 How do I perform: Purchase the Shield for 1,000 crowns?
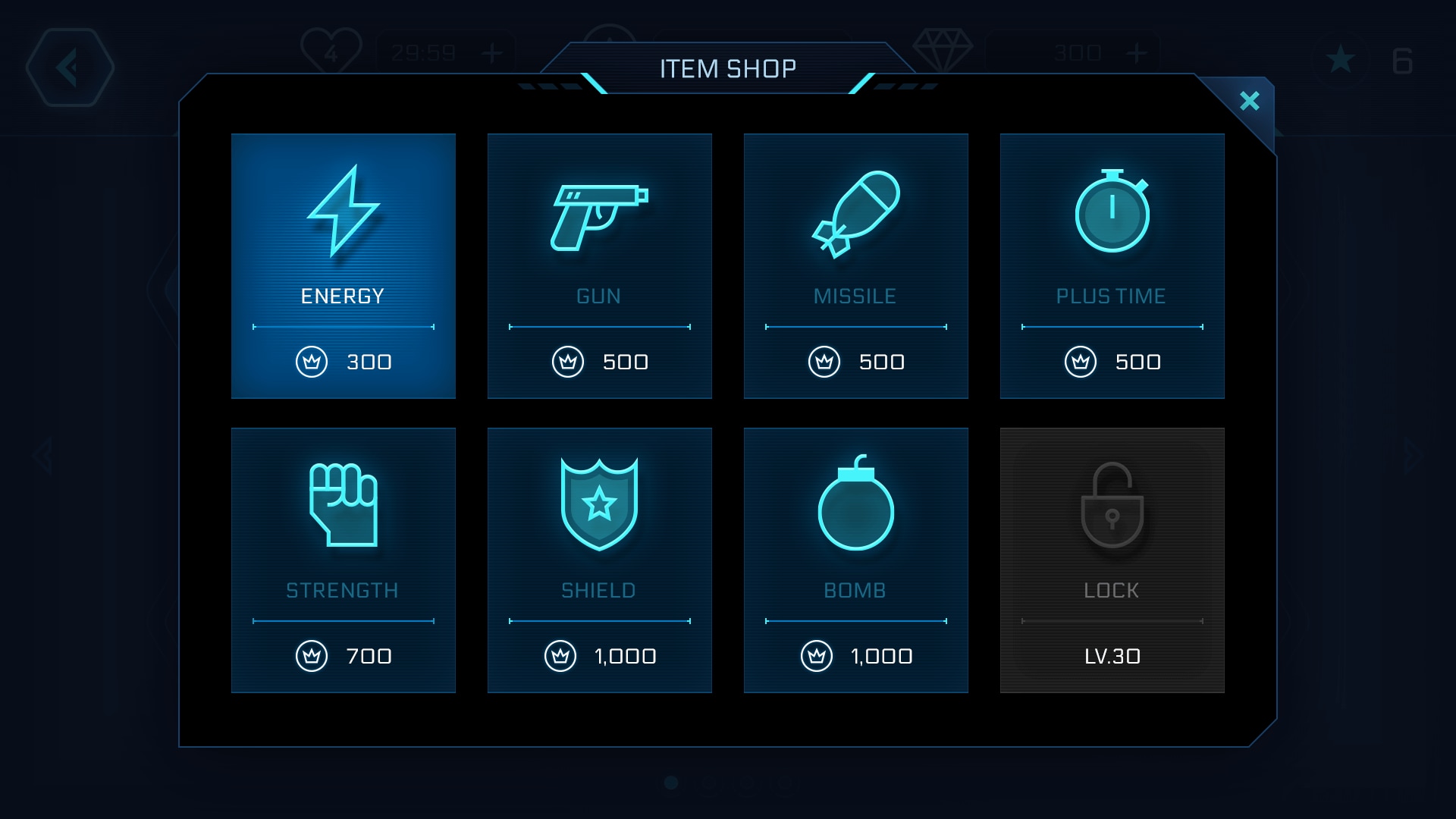tap(599, 656)
